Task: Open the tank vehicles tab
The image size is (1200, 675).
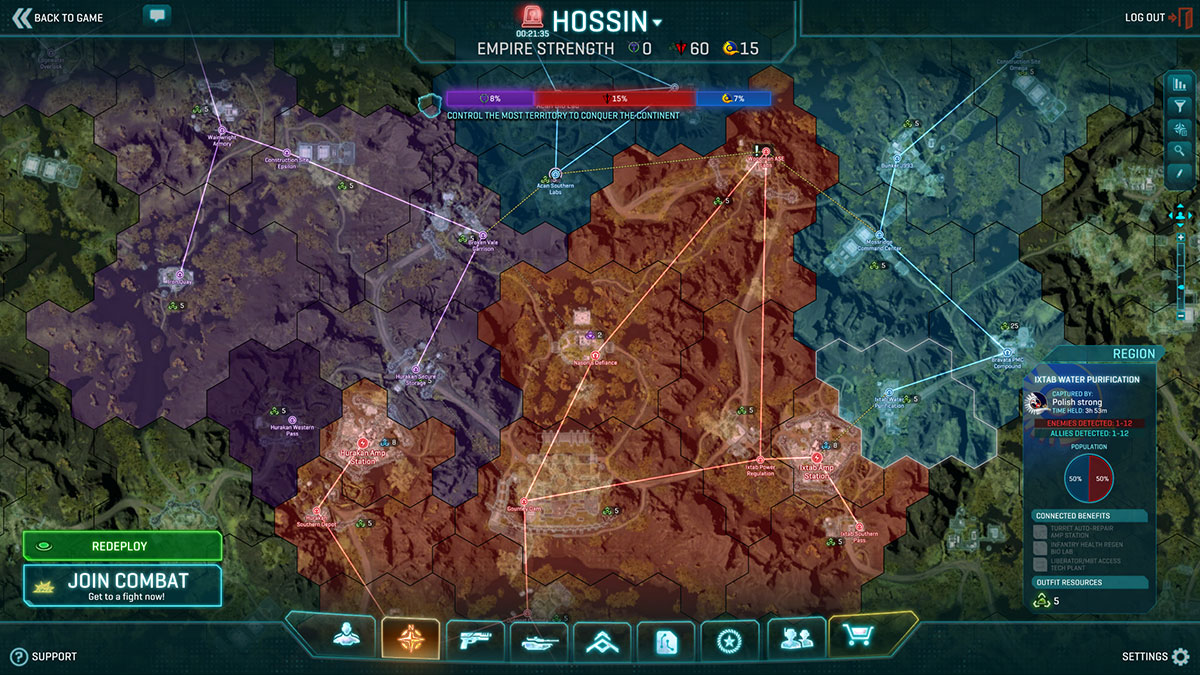Action: point(538,638)
